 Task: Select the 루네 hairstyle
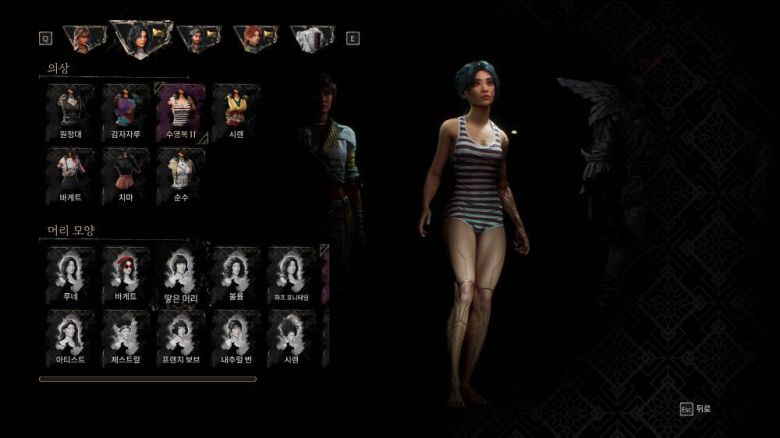click(69, 273)
